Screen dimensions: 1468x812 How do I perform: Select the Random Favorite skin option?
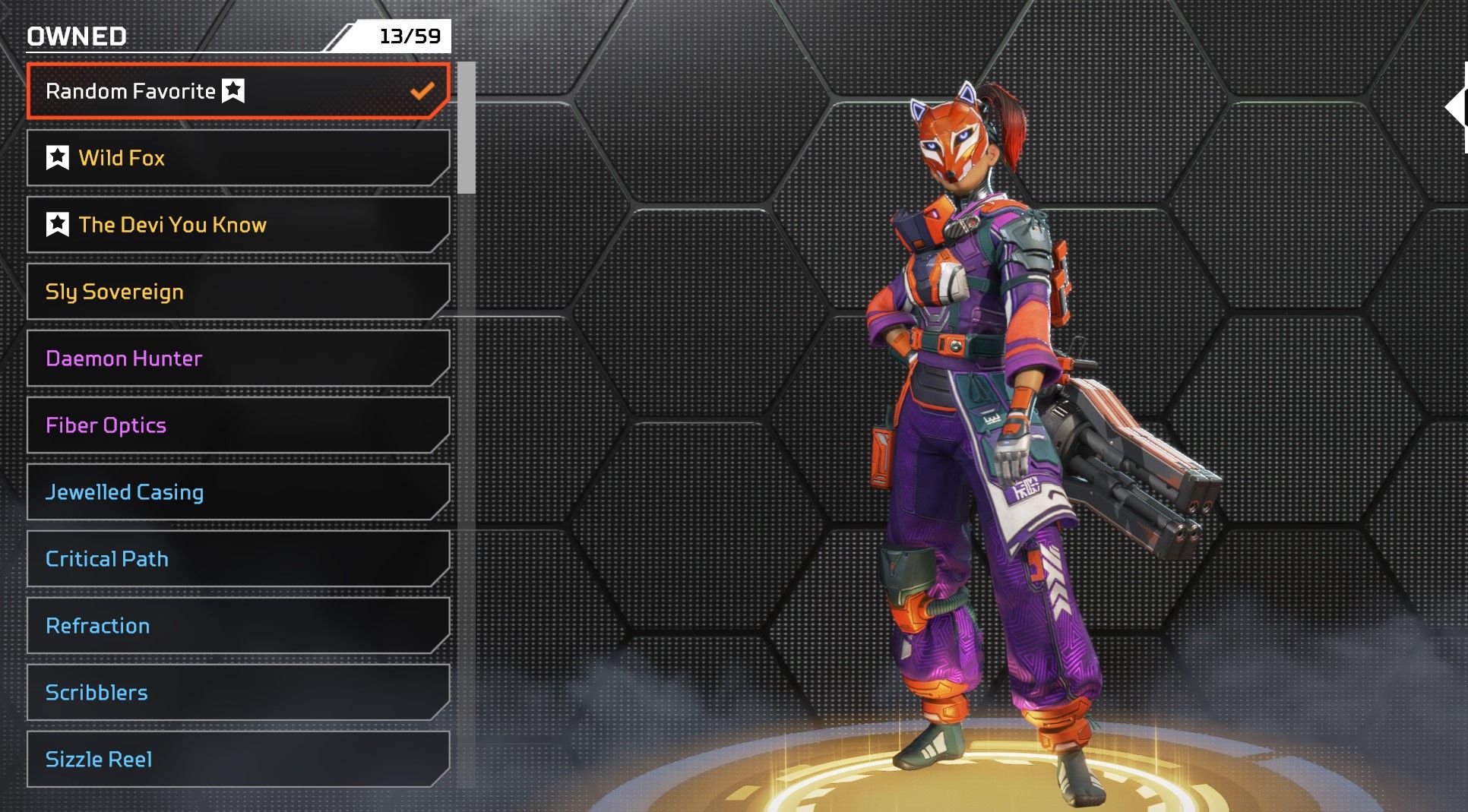(237, 91)
